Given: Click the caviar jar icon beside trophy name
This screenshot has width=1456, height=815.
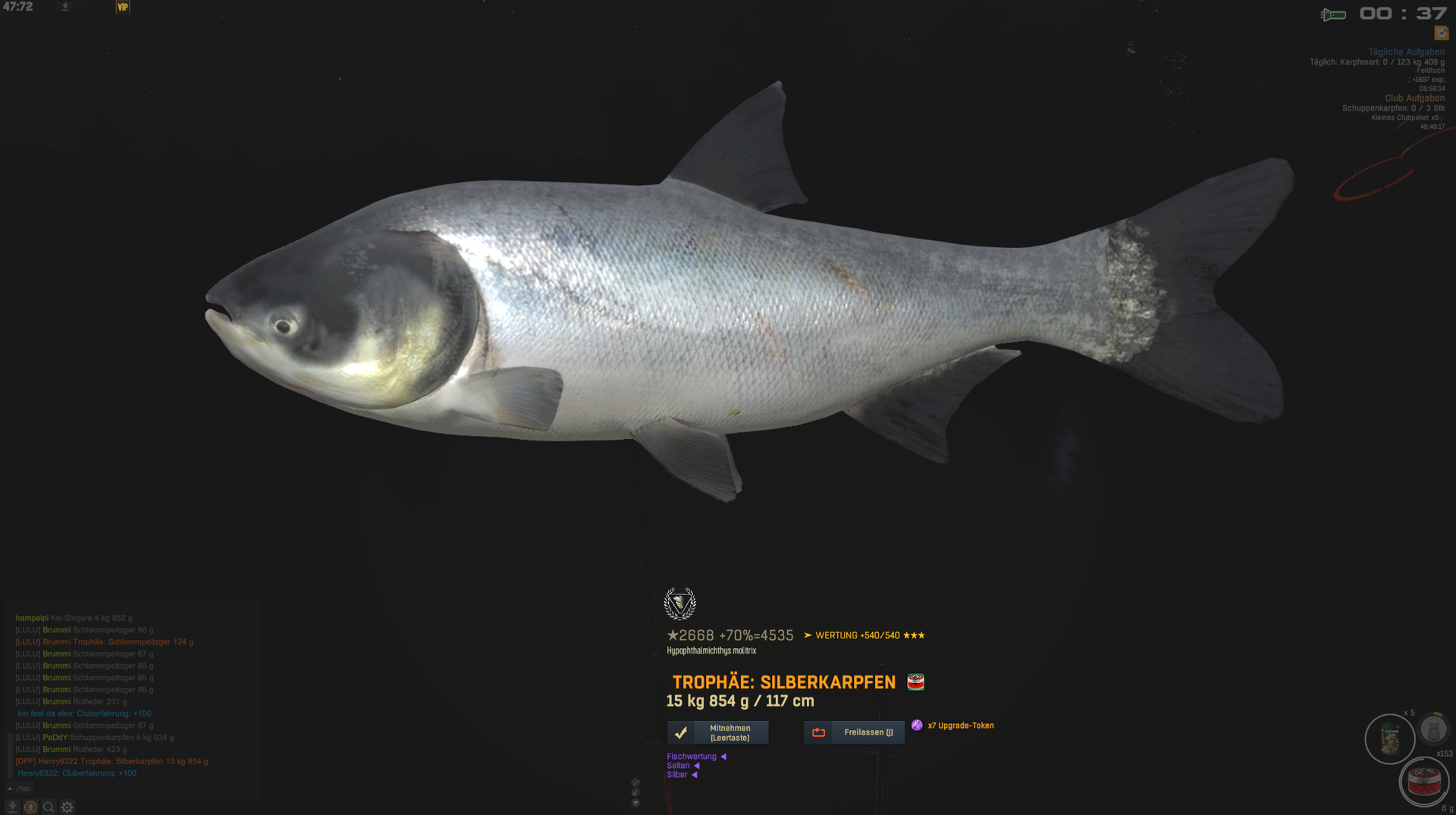Looking at the screenshot, I should pyautogui.click(x=915, y=682).
